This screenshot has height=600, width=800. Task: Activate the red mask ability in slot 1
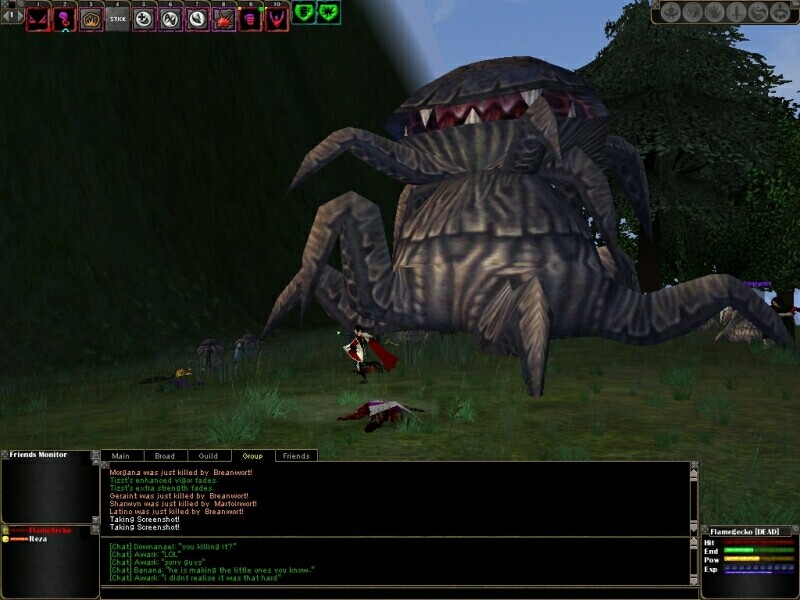(x=38, y=18)
